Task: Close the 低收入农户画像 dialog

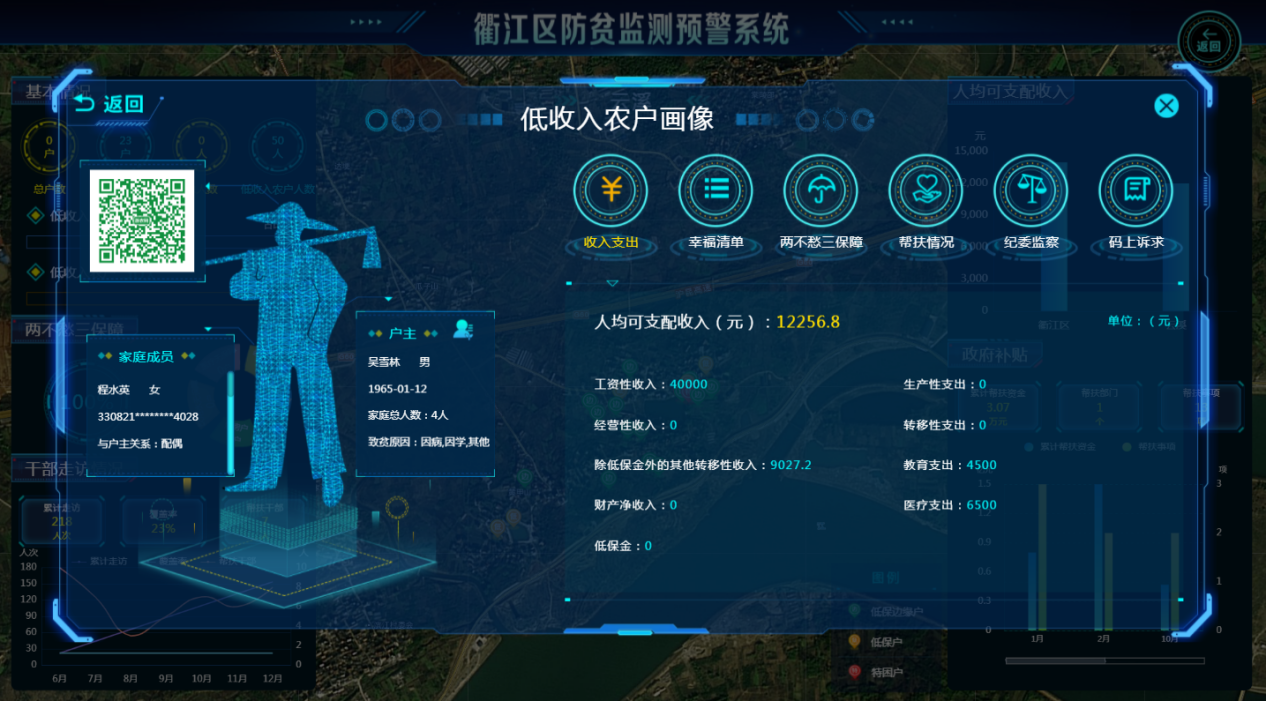Action: pyautogui.click(x=1166, y=106)
